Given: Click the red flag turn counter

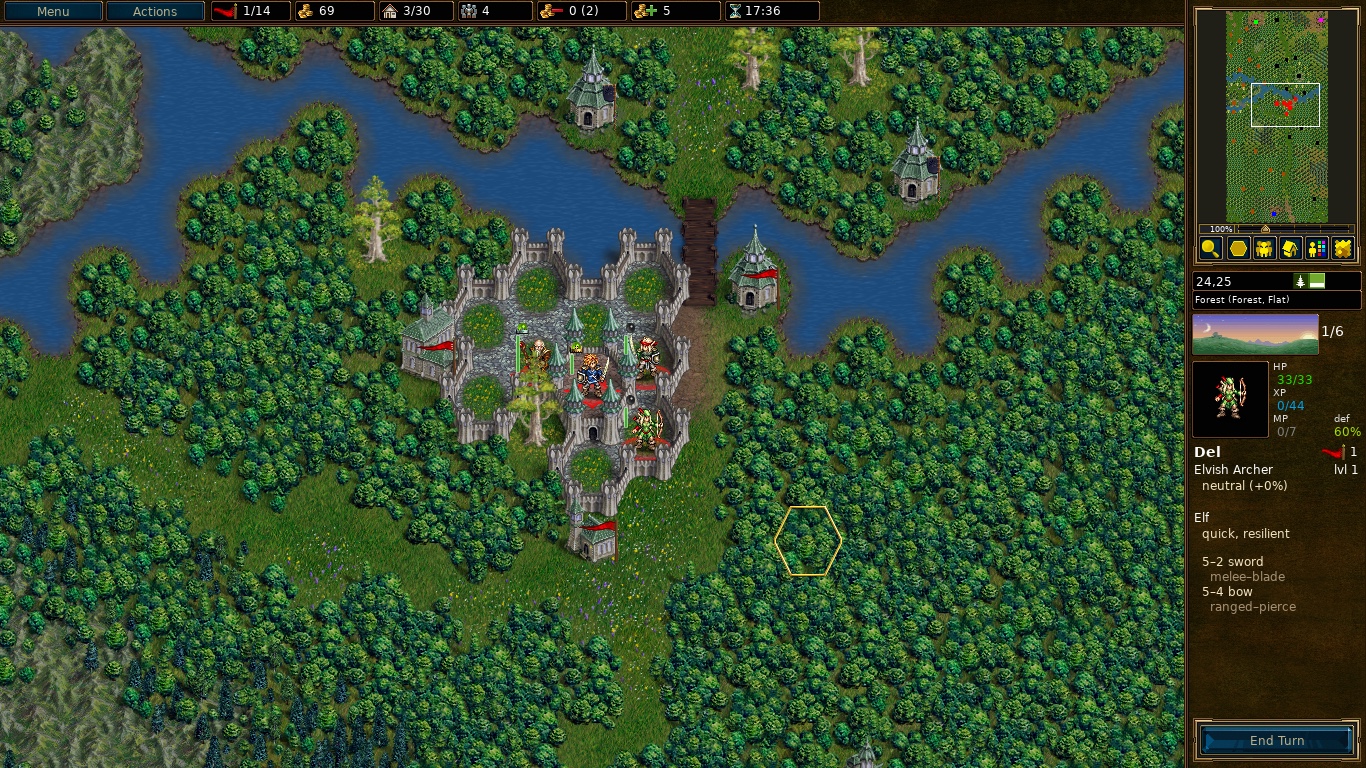Looking at the screenshot, I should click(x=250, y=12).
